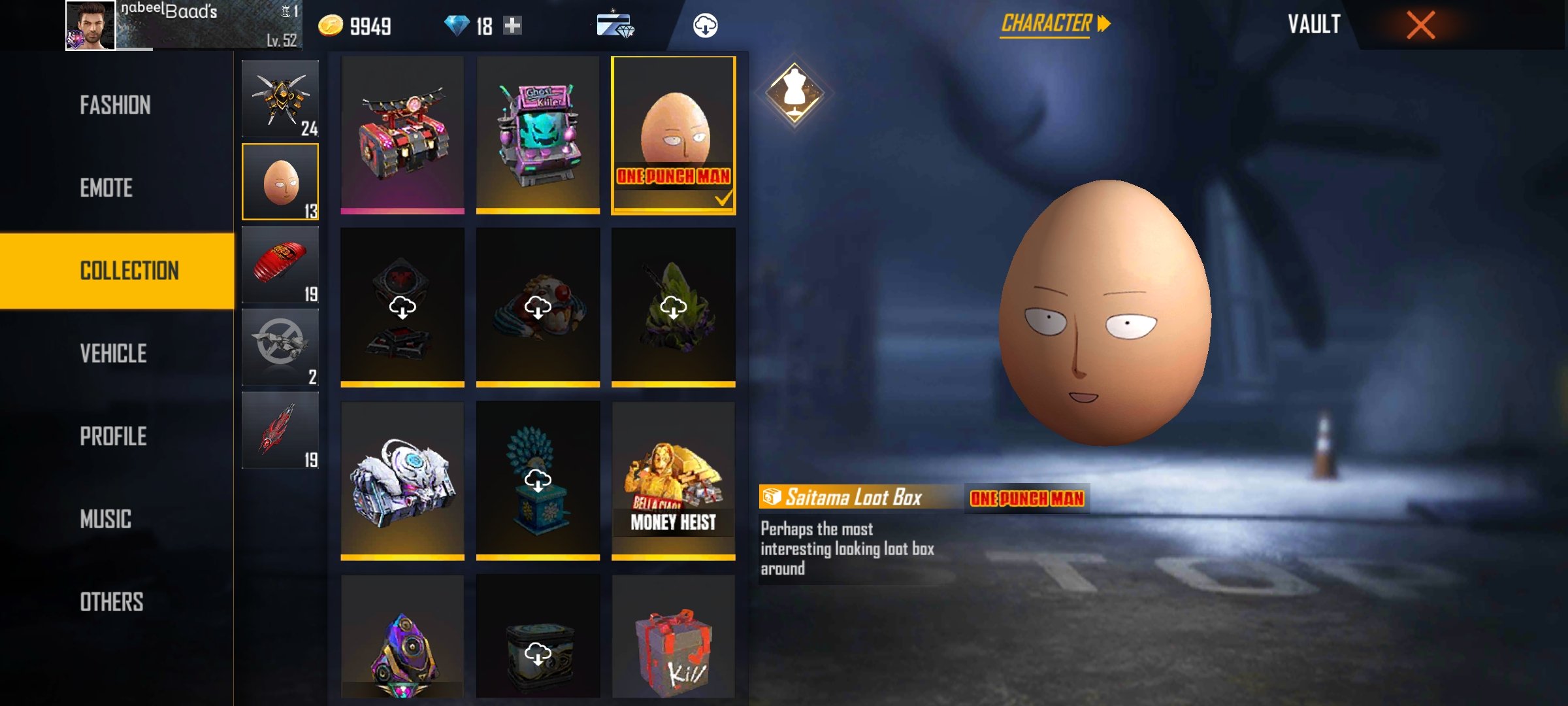Add diamonds with the plus button
1568x706 pixels.
[513, 25]
